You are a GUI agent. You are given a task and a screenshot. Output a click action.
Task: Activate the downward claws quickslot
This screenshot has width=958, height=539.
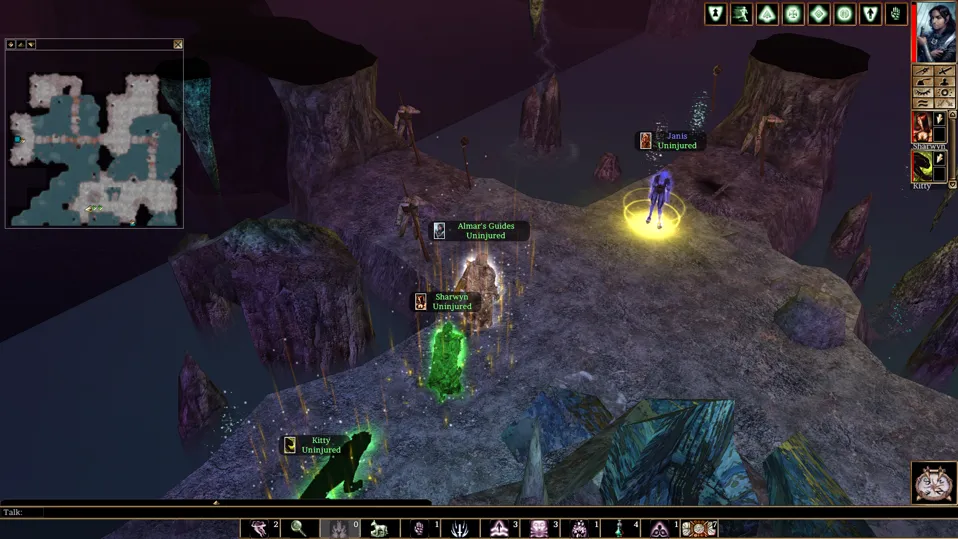point(461,528)
